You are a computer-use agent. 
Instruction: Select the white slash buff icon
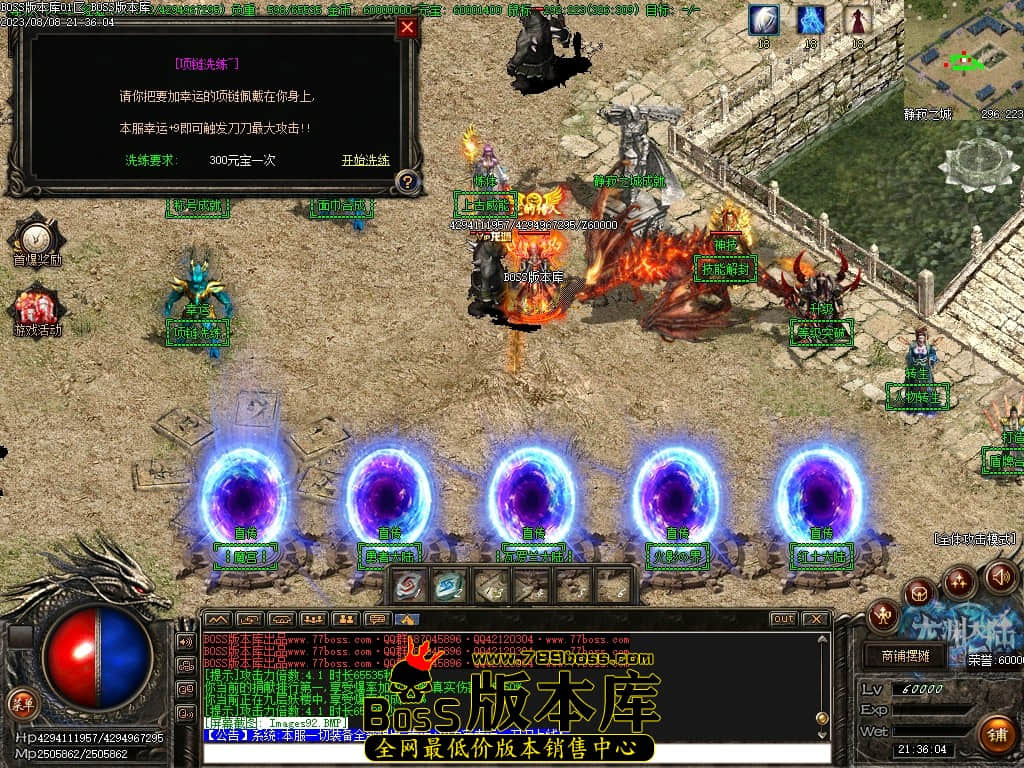pos(763,20)
